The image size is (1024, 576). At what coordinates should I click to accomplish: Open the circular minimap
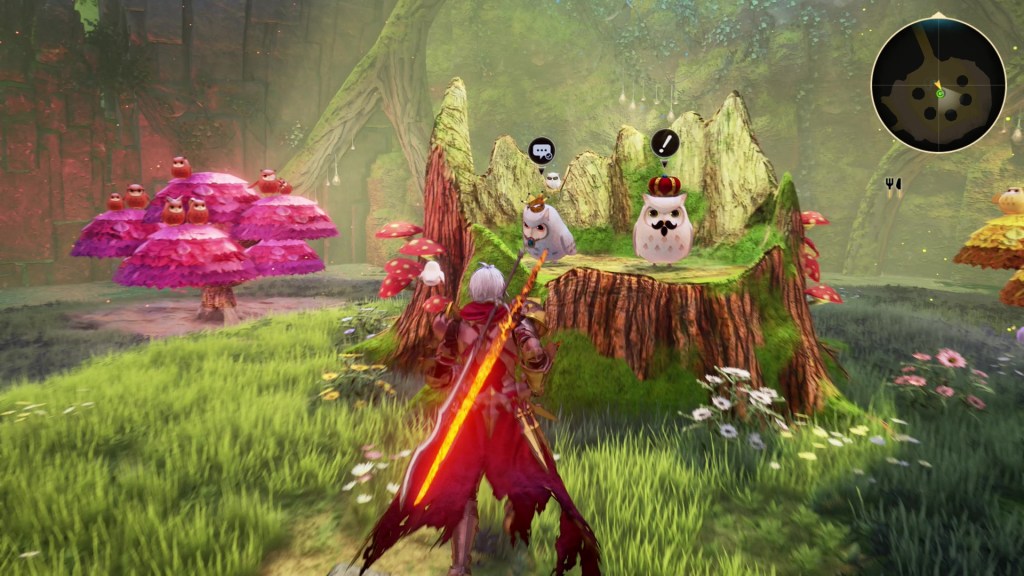[938, 85]
